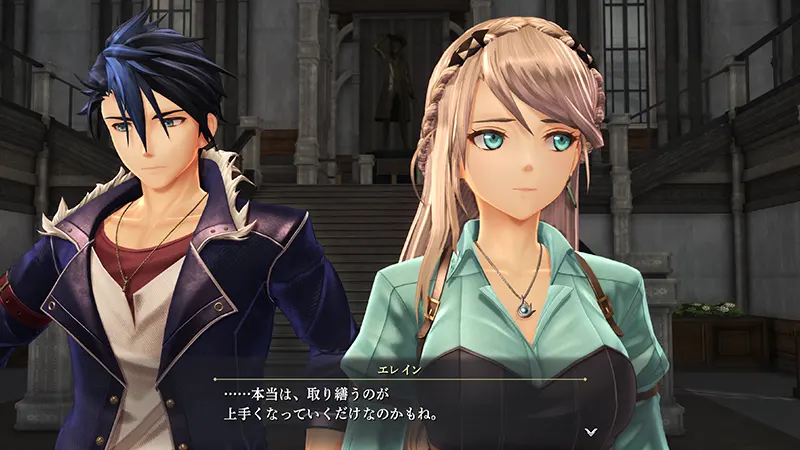800x450 pixels.
Task: Advance dialogue with the down arrow indicator
Action: pos(590,431)
